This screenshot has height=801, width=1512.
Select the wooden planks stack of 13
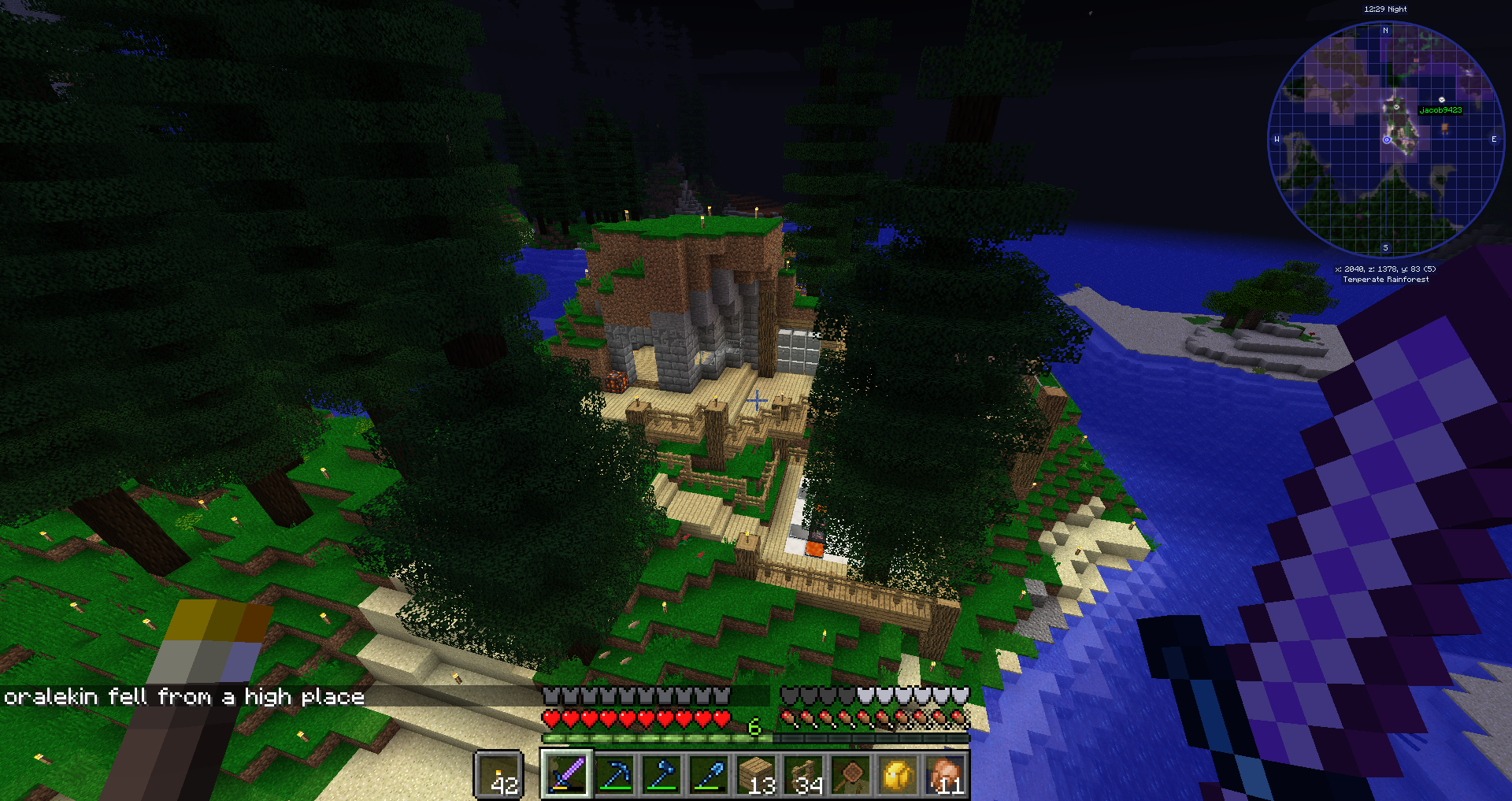(x=757, y=775)
